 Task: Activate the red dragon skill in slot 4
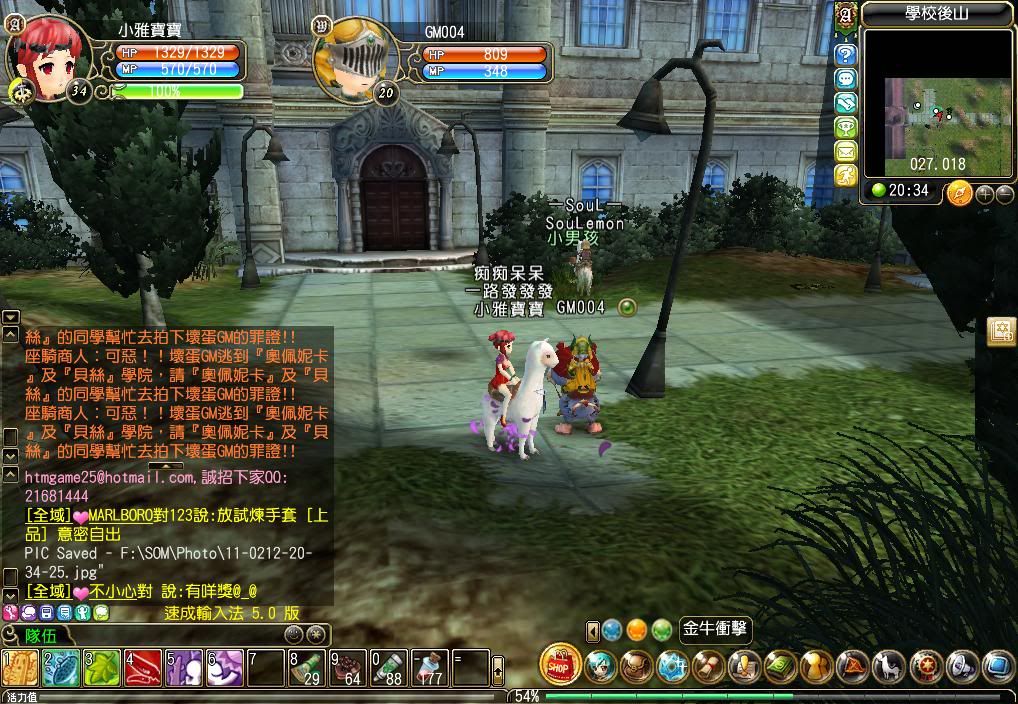142,668
